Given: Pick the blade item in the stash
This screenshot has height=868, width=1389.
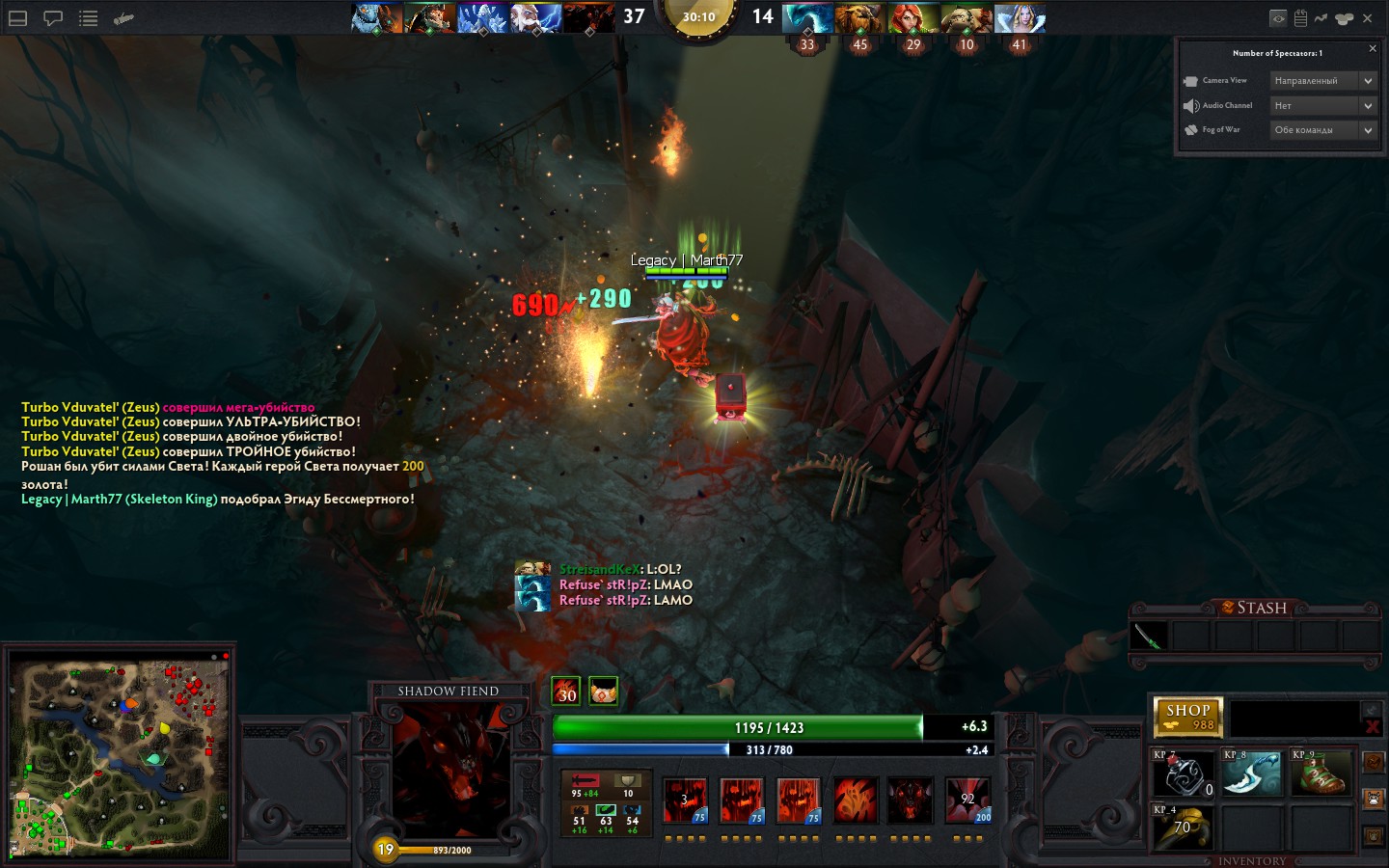Looking at the screenshot, I should 1150,637.
